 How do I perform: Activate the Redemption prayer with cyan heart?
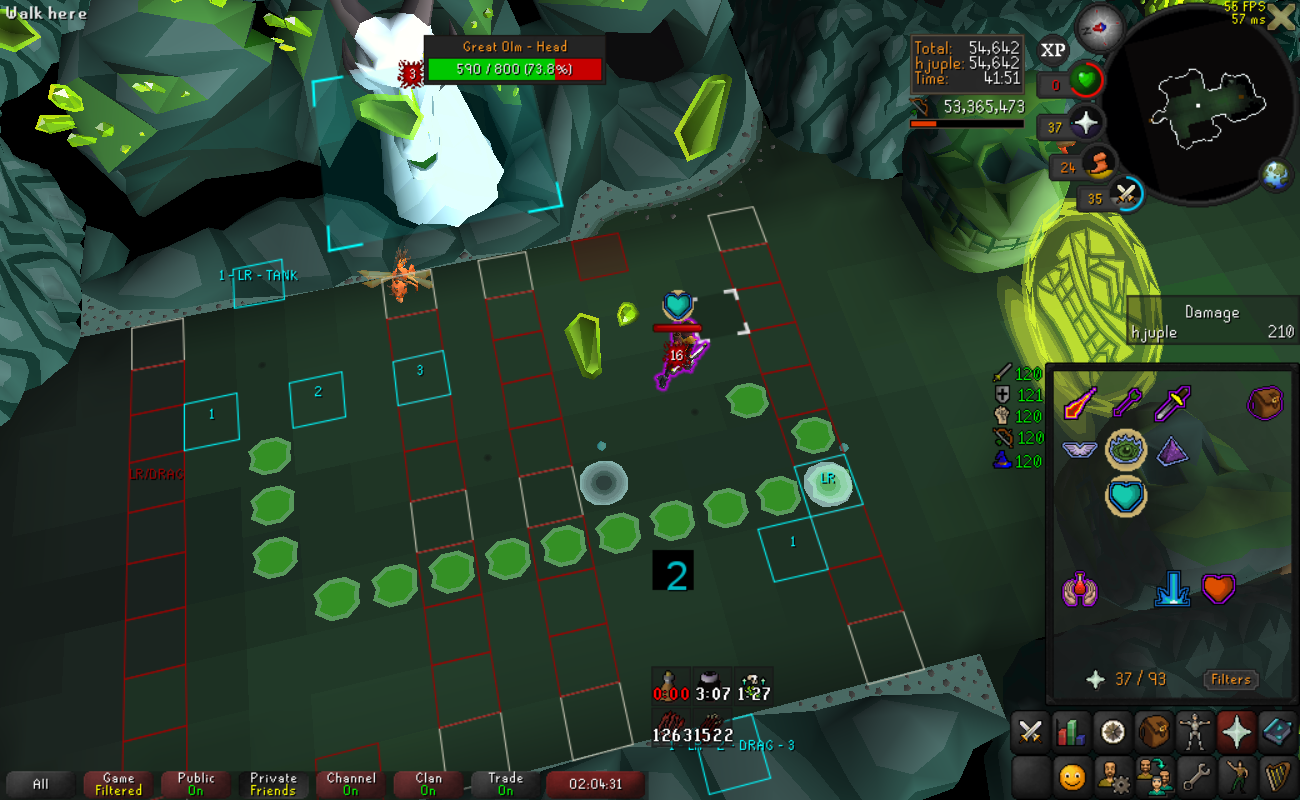[x=1126, y=497]
